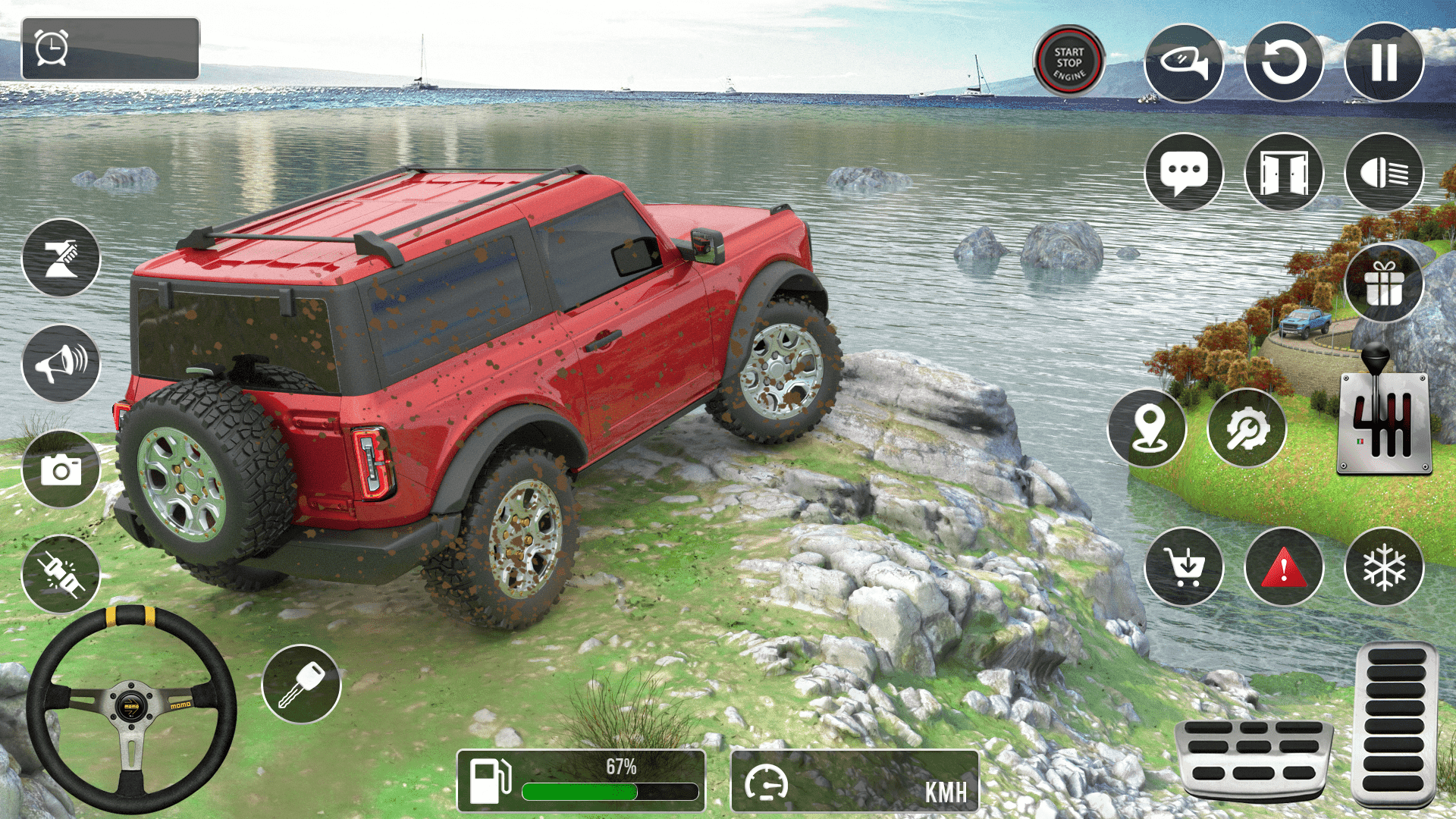Open the chat speech bubble

coord(1183,172)
